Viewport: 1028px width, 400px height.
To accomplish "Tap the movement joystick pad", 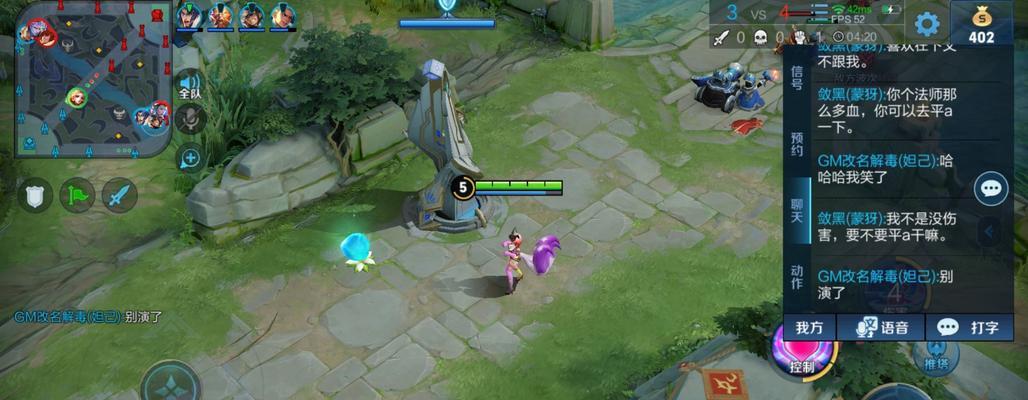I will (170, 384).
